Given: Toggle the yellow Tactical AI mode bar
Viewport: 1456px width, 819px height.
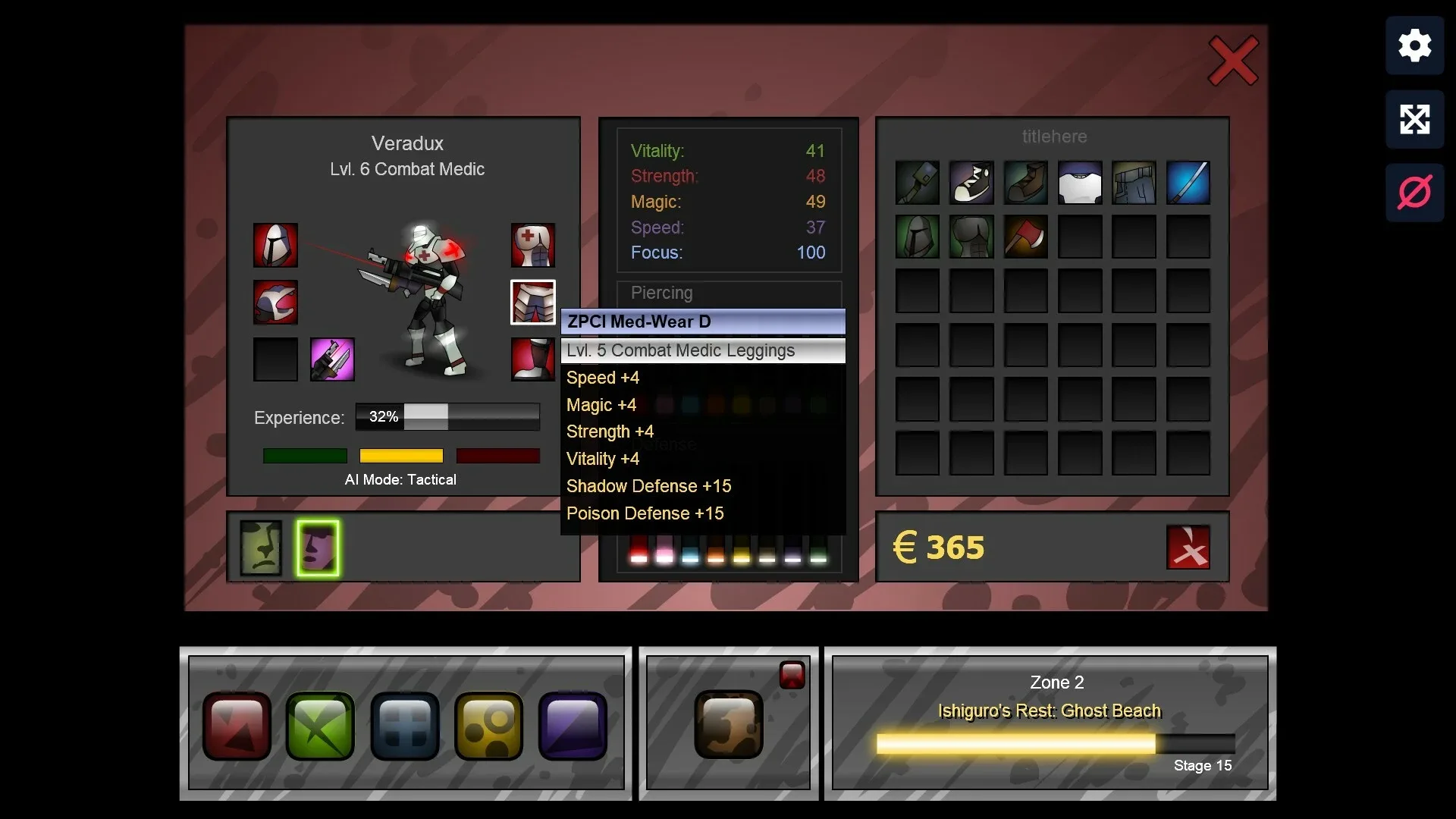Looking at the screenshot, I should 401,456.
